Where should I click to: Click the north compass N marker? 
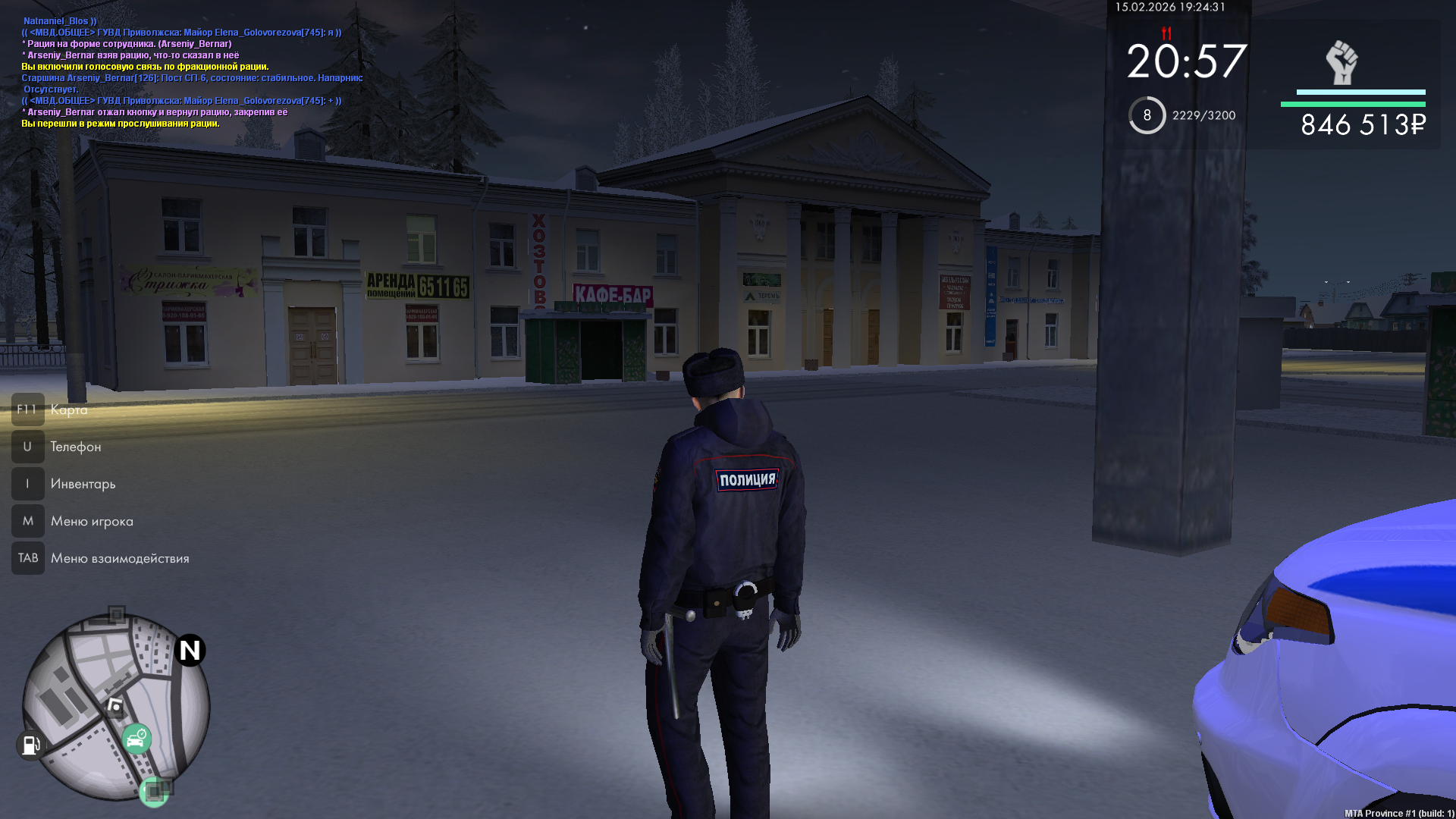(190, 650)
